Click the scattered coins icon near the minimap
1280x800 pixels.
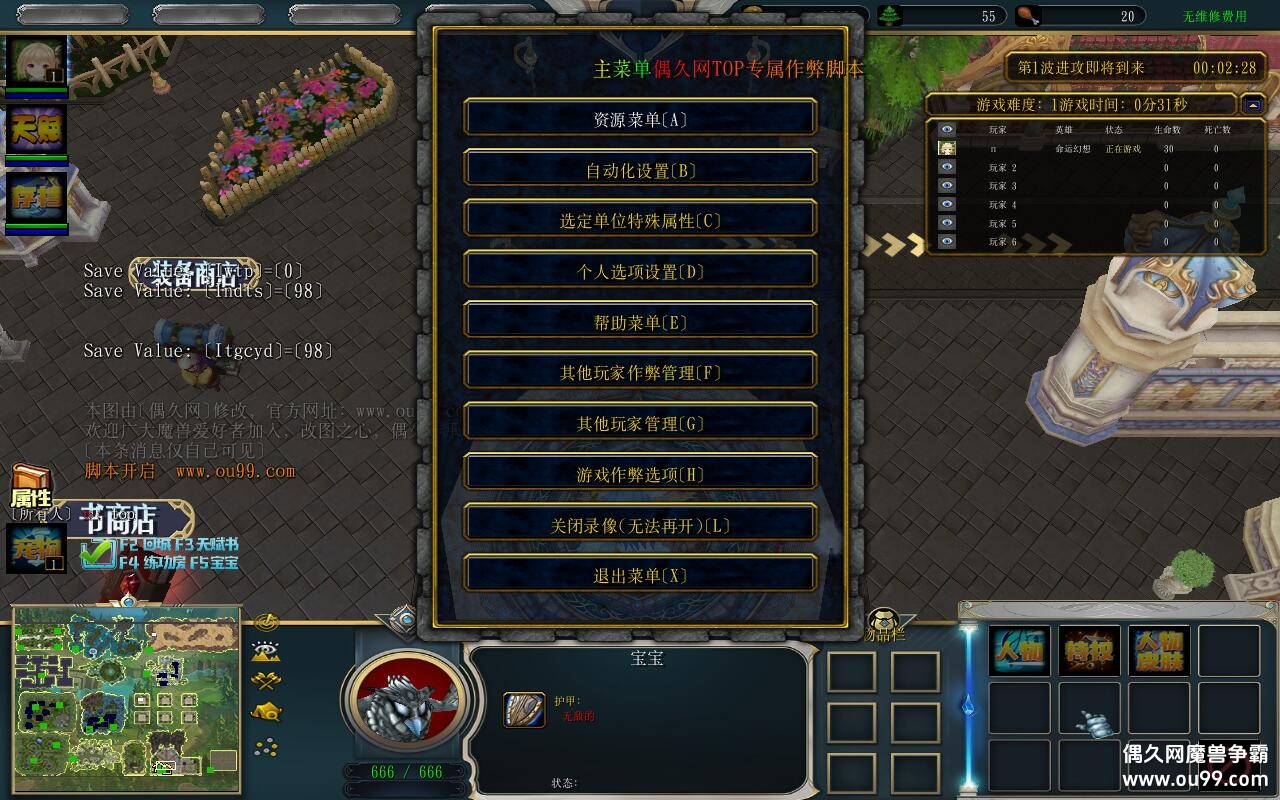click(x=266, y=746)
